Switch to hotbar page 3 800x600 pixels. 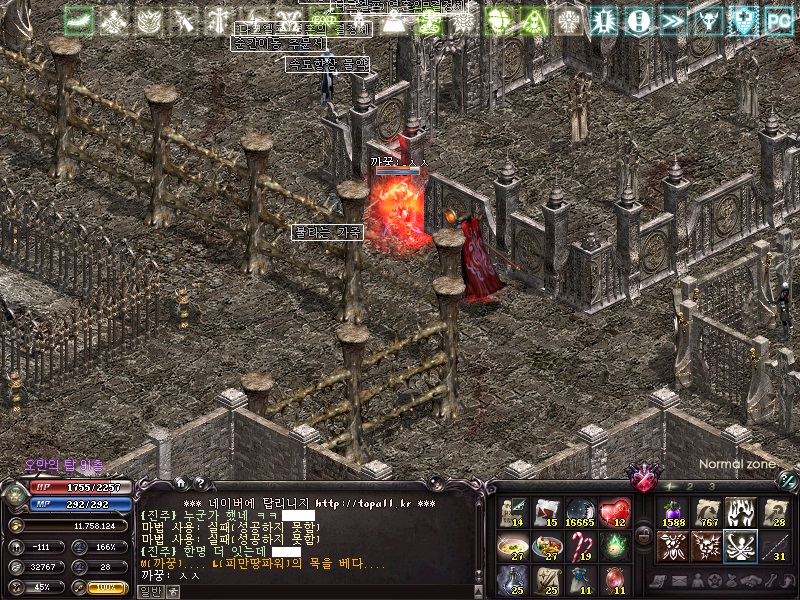click(711, 486)
